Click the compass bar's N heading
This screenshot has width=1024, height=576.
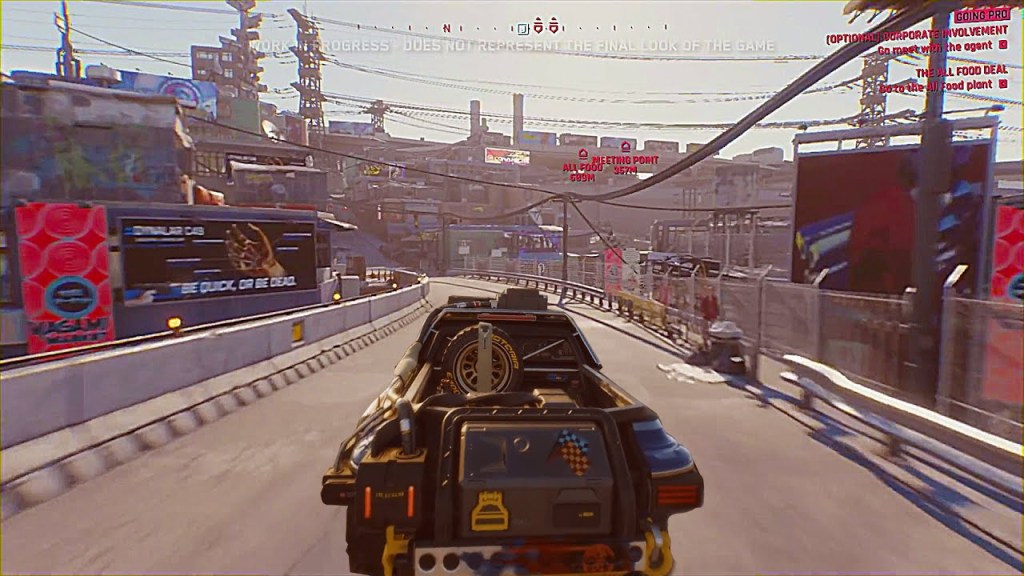(x=446, y=28)
